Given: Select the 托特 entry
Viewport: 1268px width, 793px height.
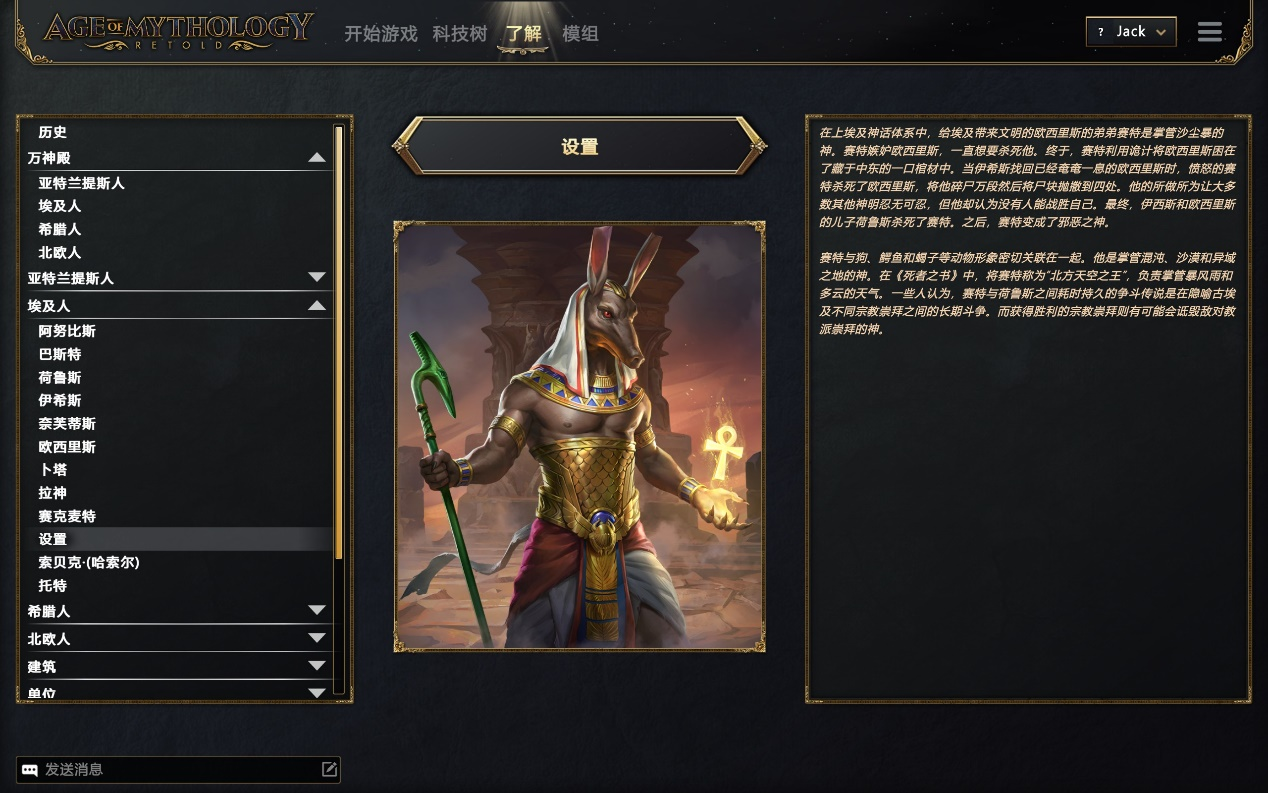Looking at the screenshot, I should tap(53, 585).
